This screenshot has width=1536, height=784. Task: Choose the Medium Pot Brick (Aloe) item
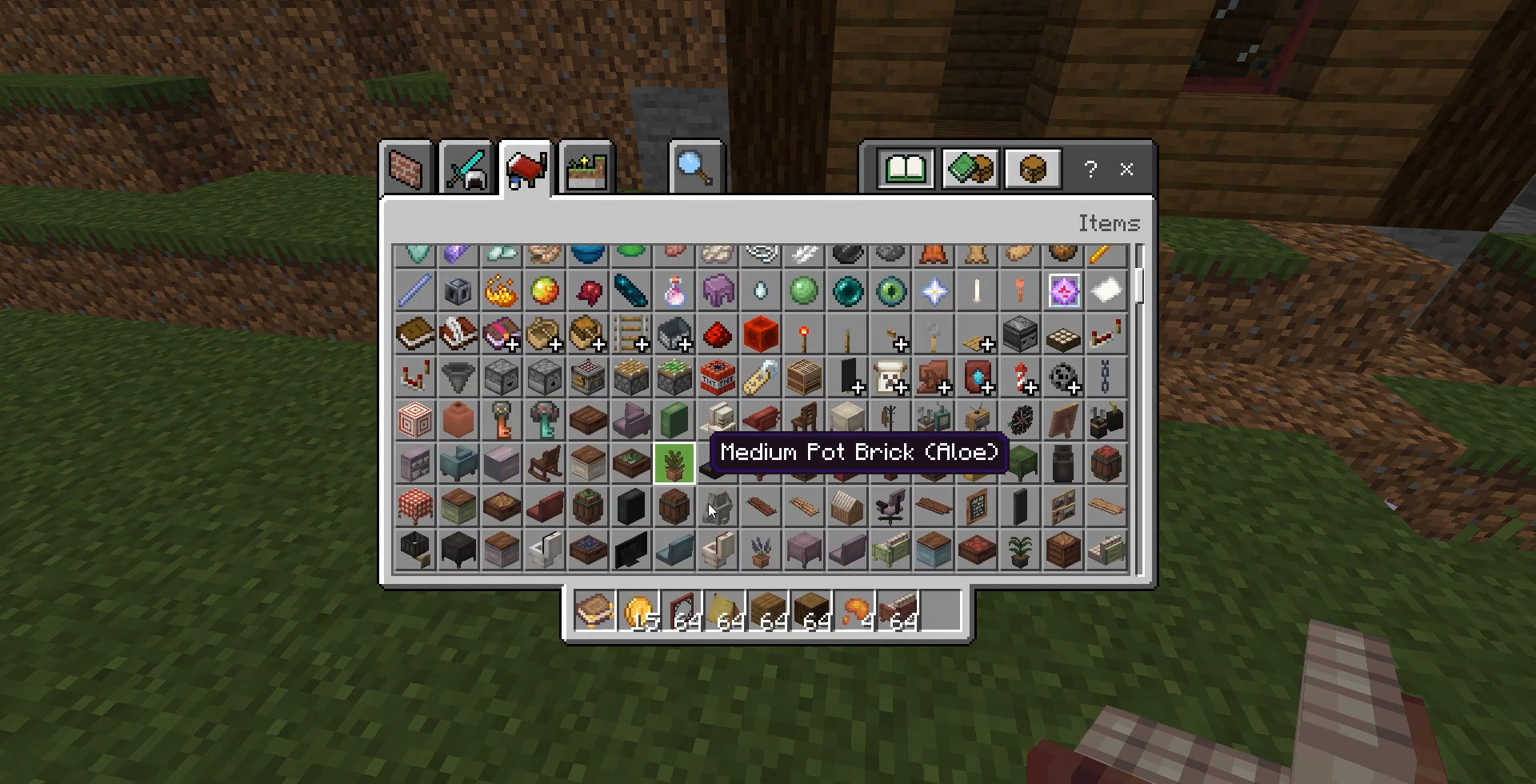coord(674,464)
